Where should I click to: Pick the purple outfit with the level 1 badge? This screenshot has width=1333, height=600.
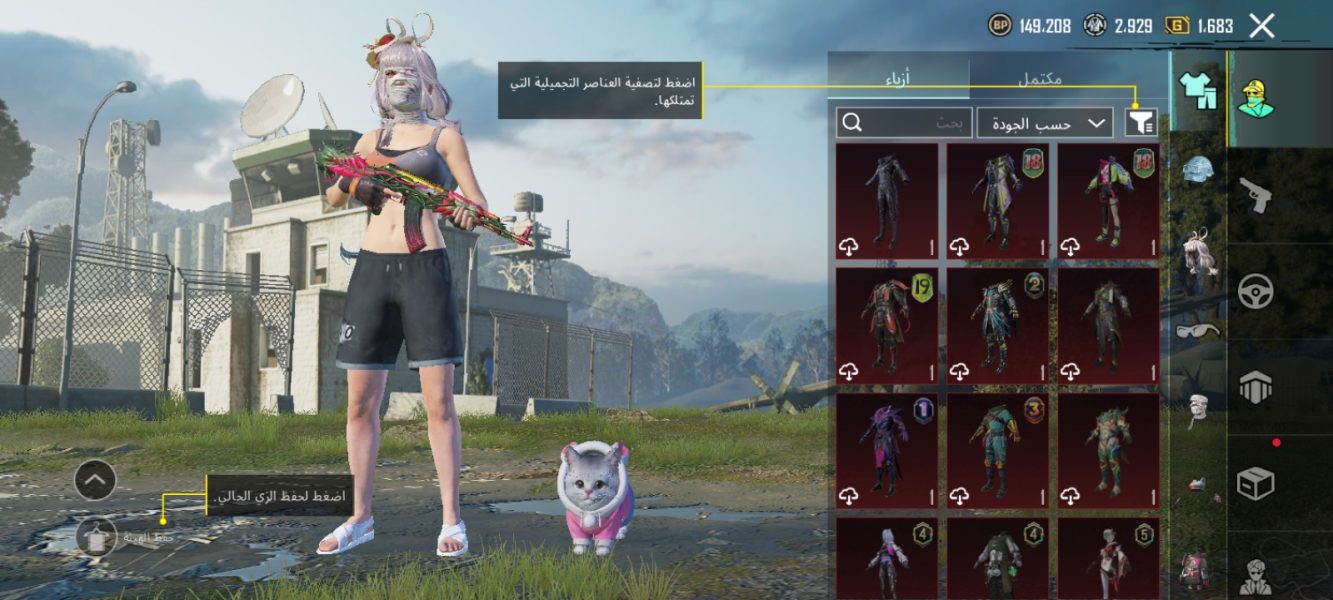pyautogui.click(x=886, y=451)
